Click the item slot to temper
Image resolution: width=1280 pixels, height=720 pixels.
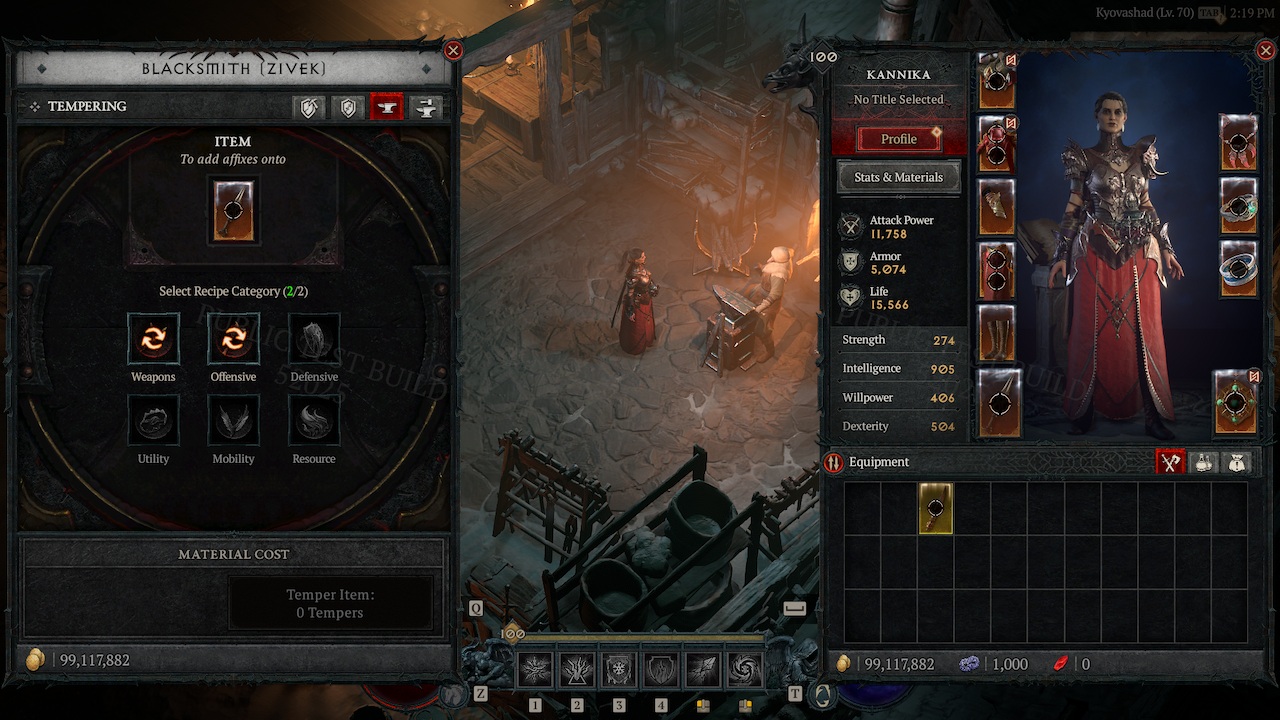click(233, 211)
